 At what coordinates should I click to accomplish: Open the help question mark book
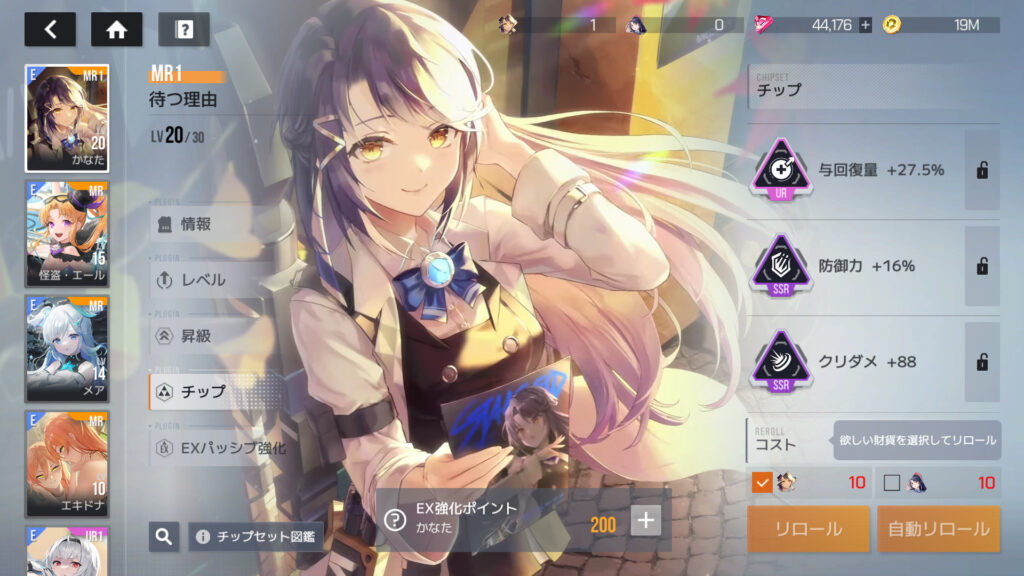183,29
